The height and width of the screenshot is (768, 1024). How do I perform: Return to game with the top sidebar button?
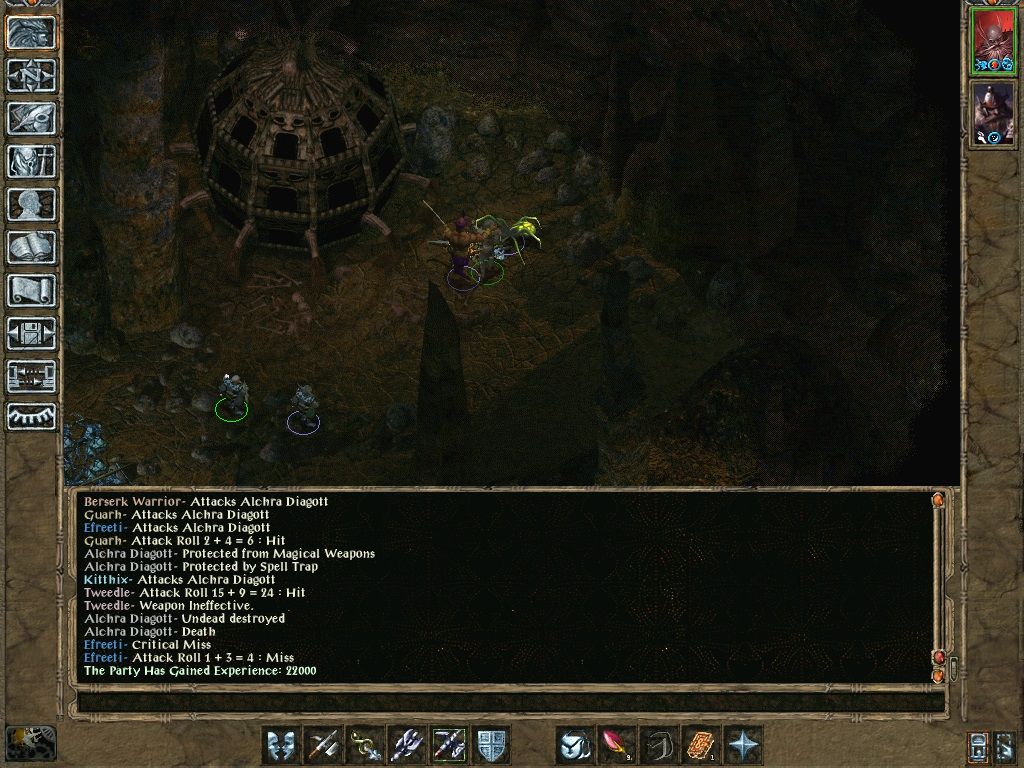[32, 32]
